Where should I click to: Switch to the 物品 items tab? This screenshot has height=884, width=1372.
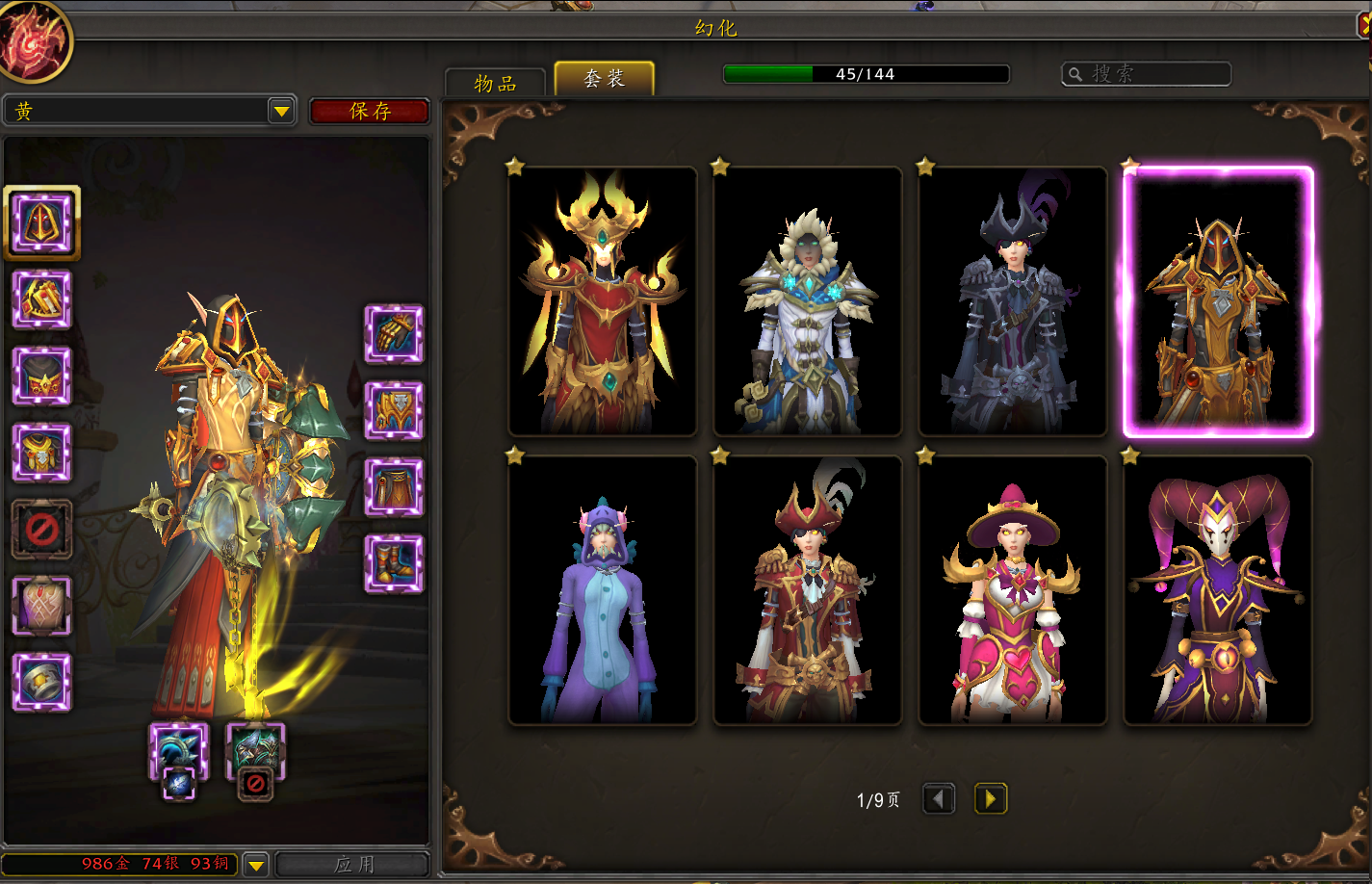tap(495, 83)
